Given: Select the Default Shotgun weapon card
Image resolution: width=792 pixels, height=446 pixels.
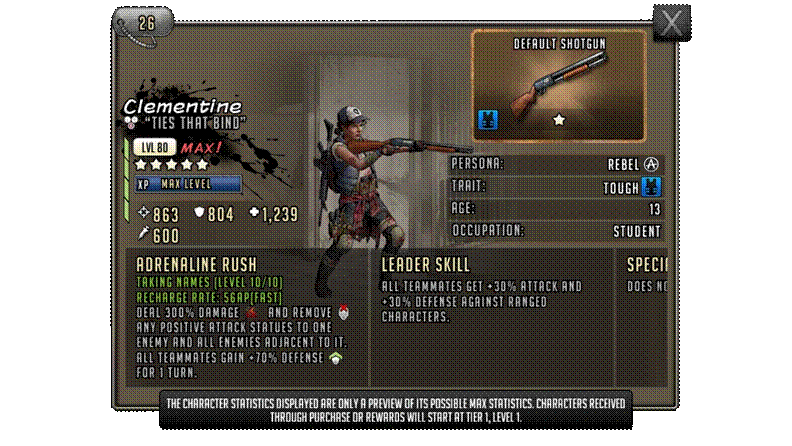Looking at the screenshot, I should pyautogui.click(x=558, y=85).
